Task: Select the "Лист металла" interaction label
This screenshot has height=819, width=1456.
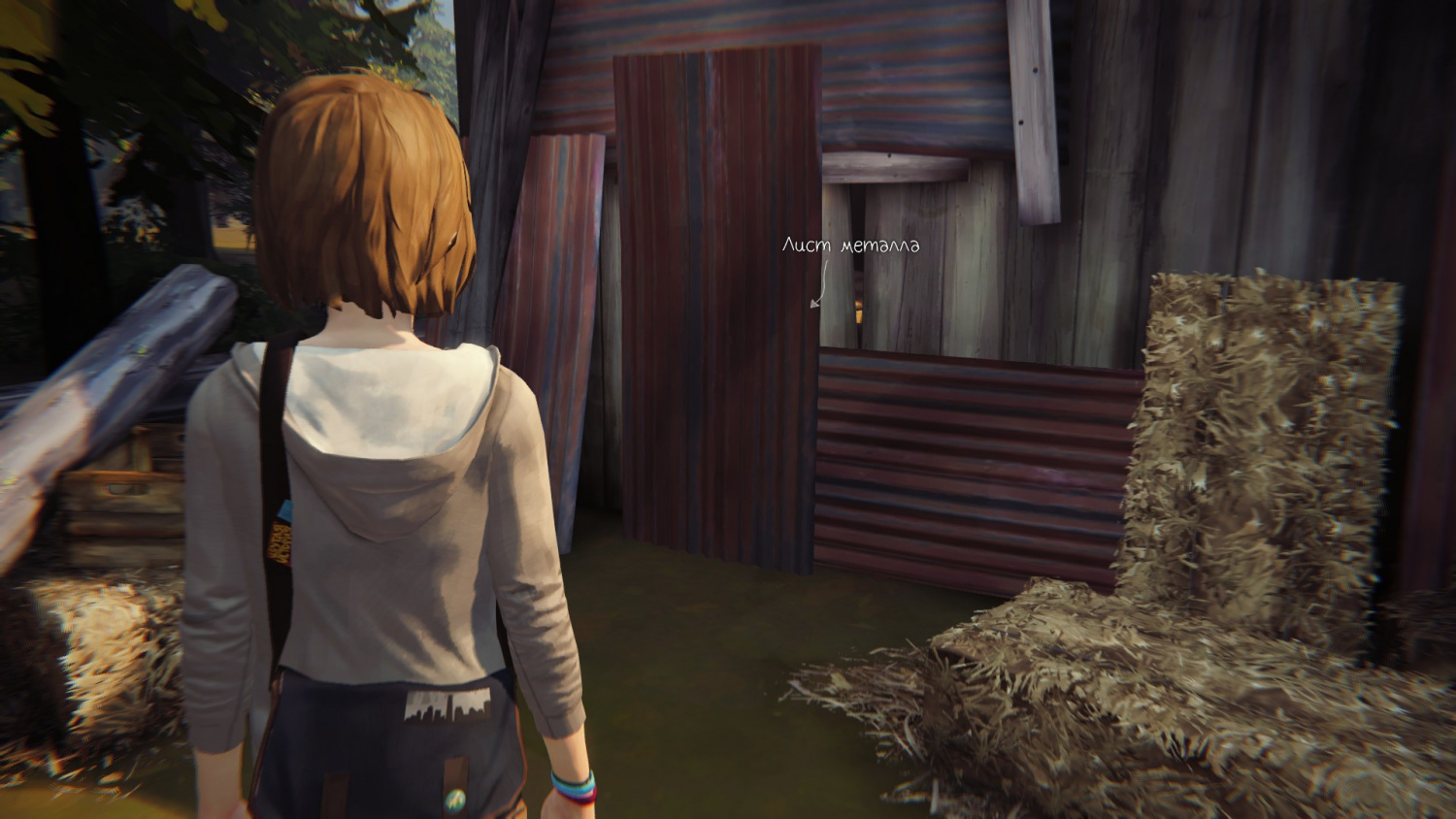Action: (850, 246)
